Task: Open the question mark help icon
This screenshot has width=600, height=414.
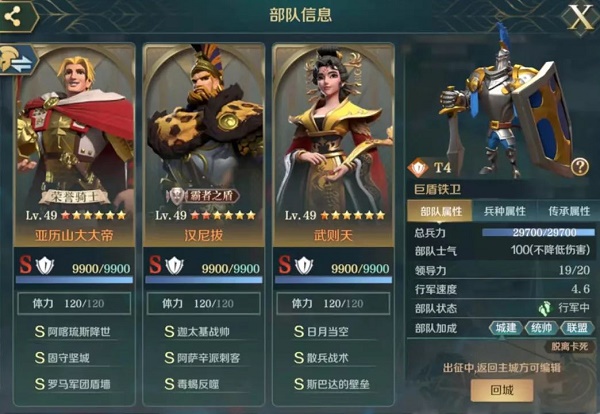Action: click(x=579, y=167)
